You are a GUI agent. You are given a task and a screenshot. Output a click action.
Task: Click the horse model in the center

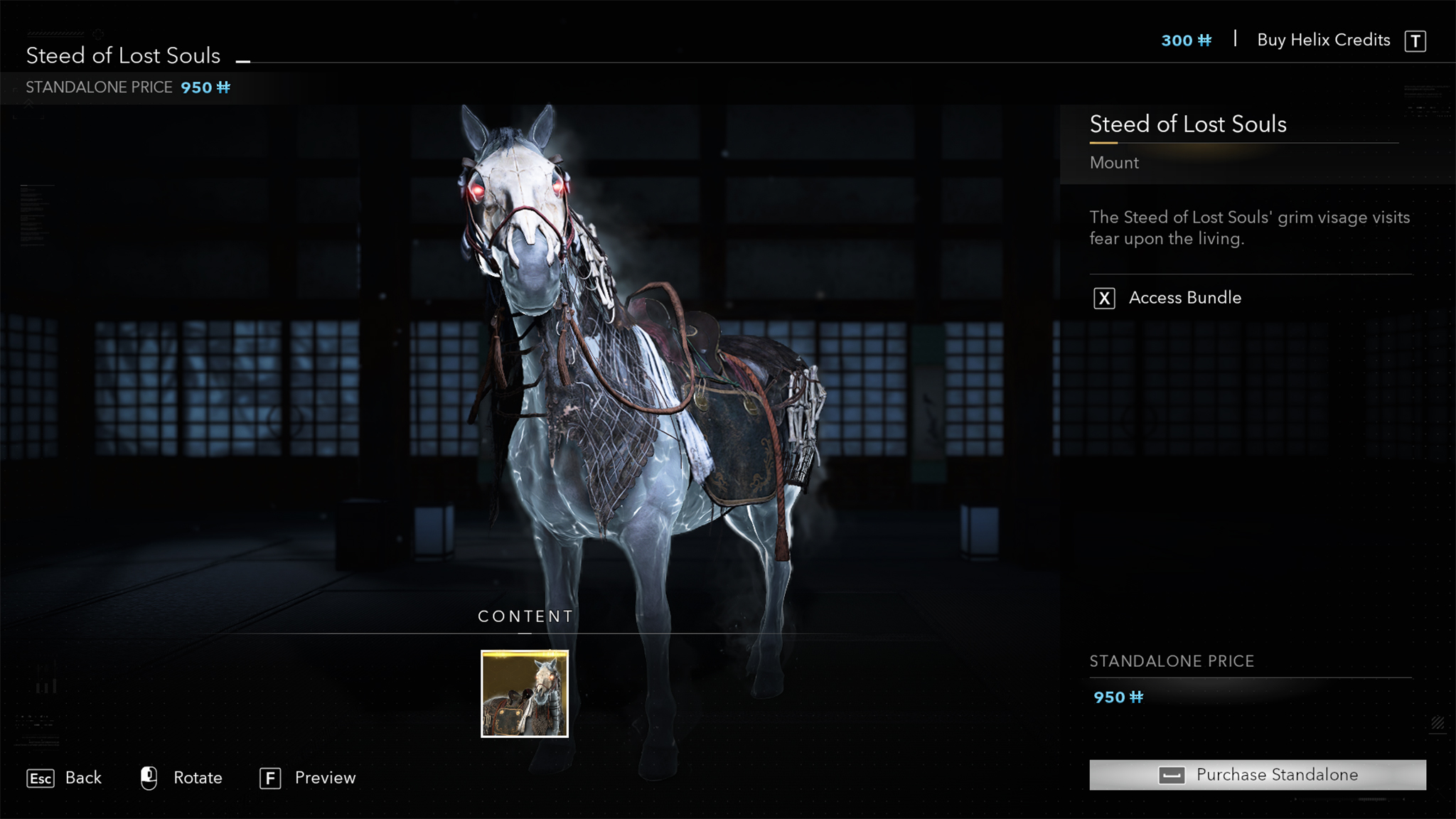[x=640, y=427]
